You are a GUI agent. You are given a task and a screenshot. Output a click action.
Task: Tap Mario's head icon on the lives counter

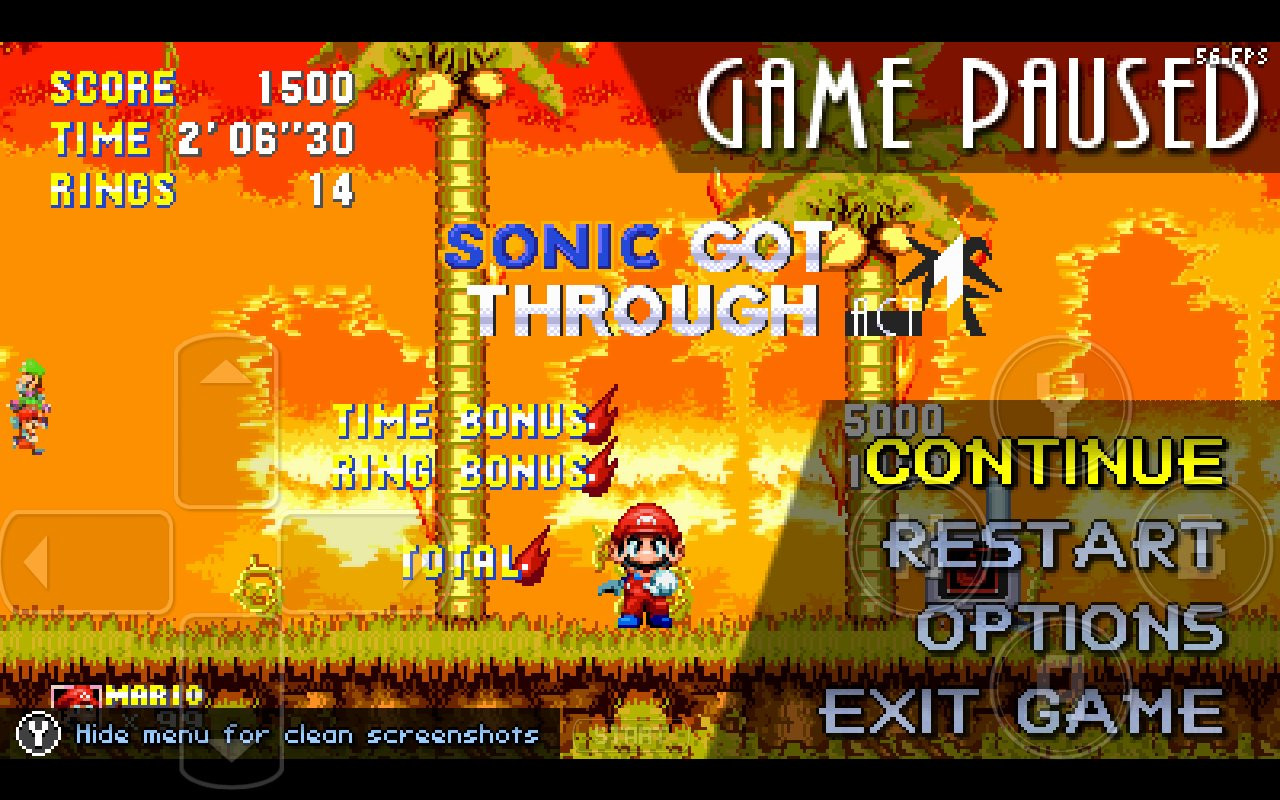[77, 697]
